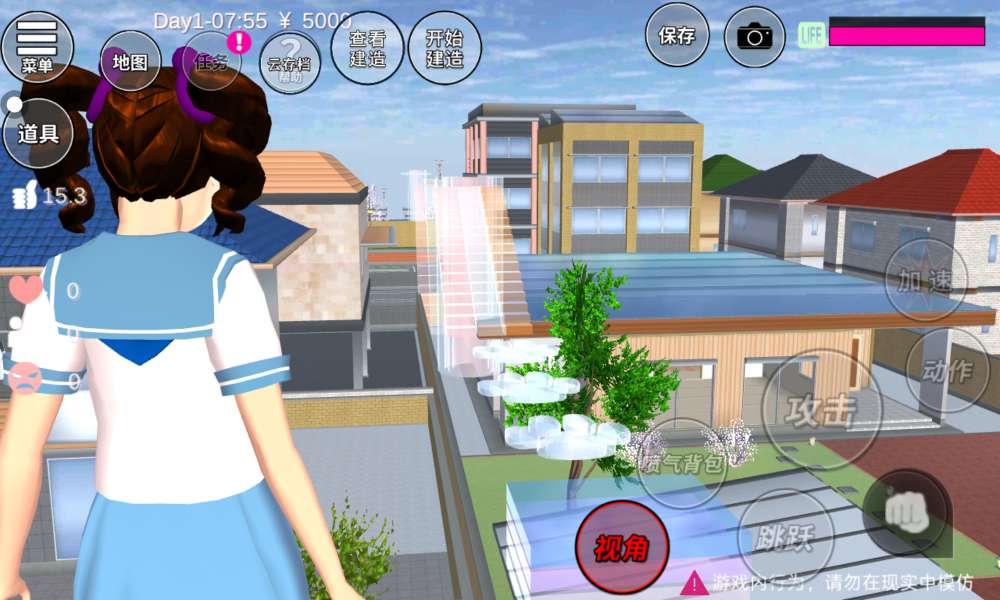Click the angry face icon

click(26, 379)
